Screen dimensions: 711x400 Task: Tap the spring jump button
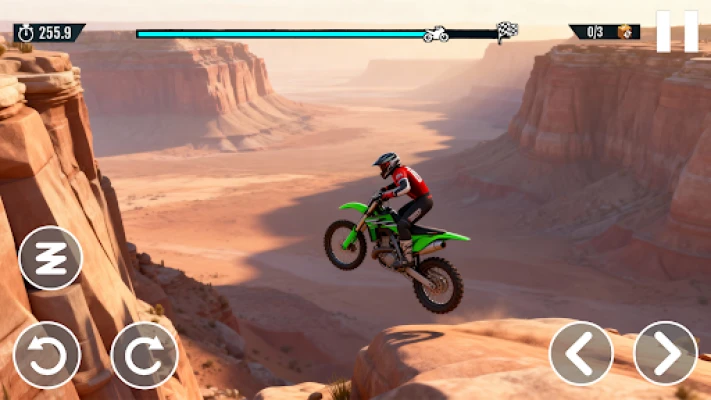click(x=50, y=258)
